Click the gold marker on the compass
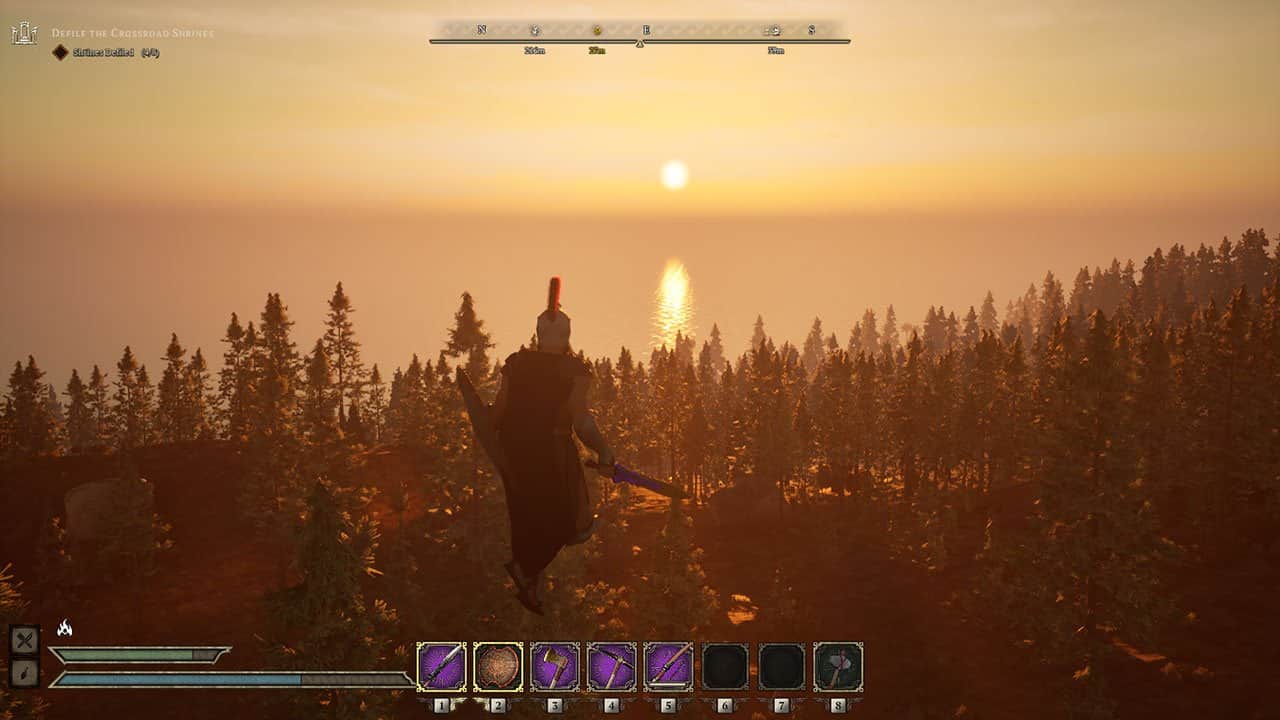This screenshot has width=1280, height=720. click(597, 31)
